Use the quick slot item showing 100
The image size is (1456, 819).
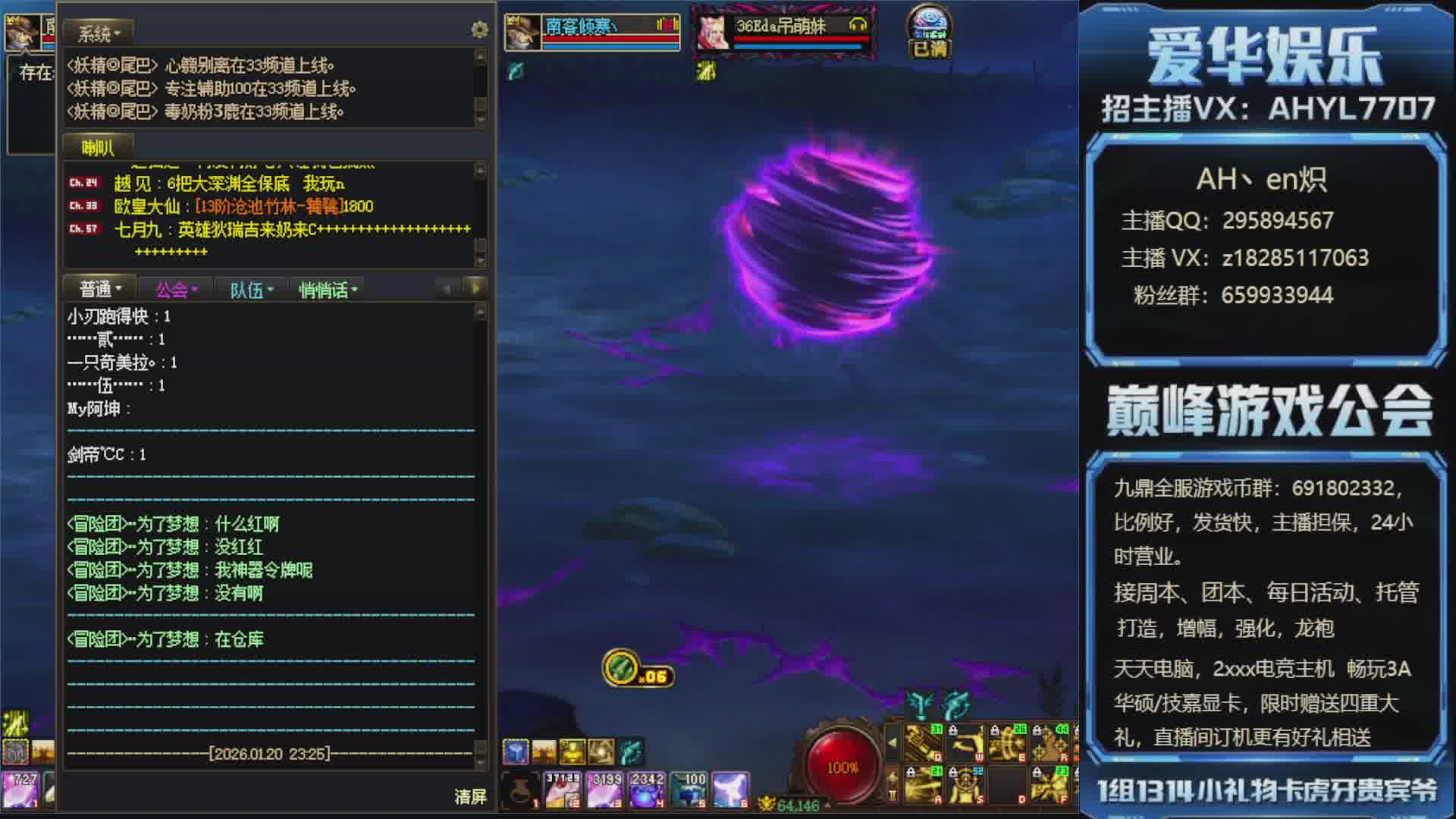[x=689, y=790]
